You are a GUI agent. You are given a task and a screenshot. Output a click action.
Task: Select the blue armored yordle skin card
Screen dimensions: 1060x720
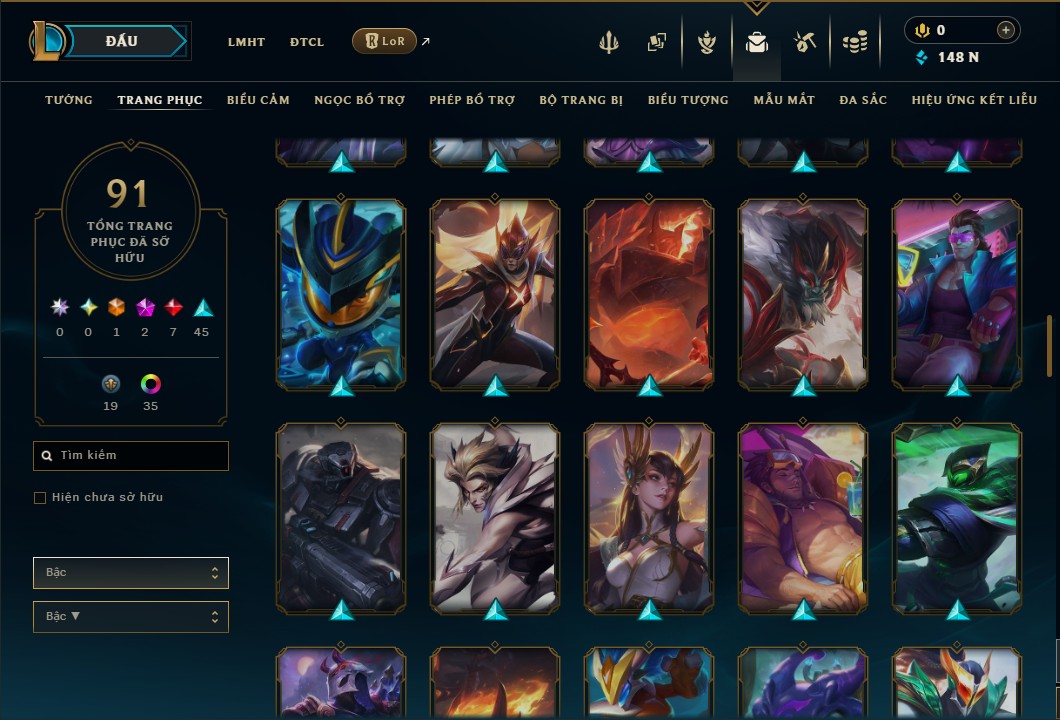tap(341, 295)
